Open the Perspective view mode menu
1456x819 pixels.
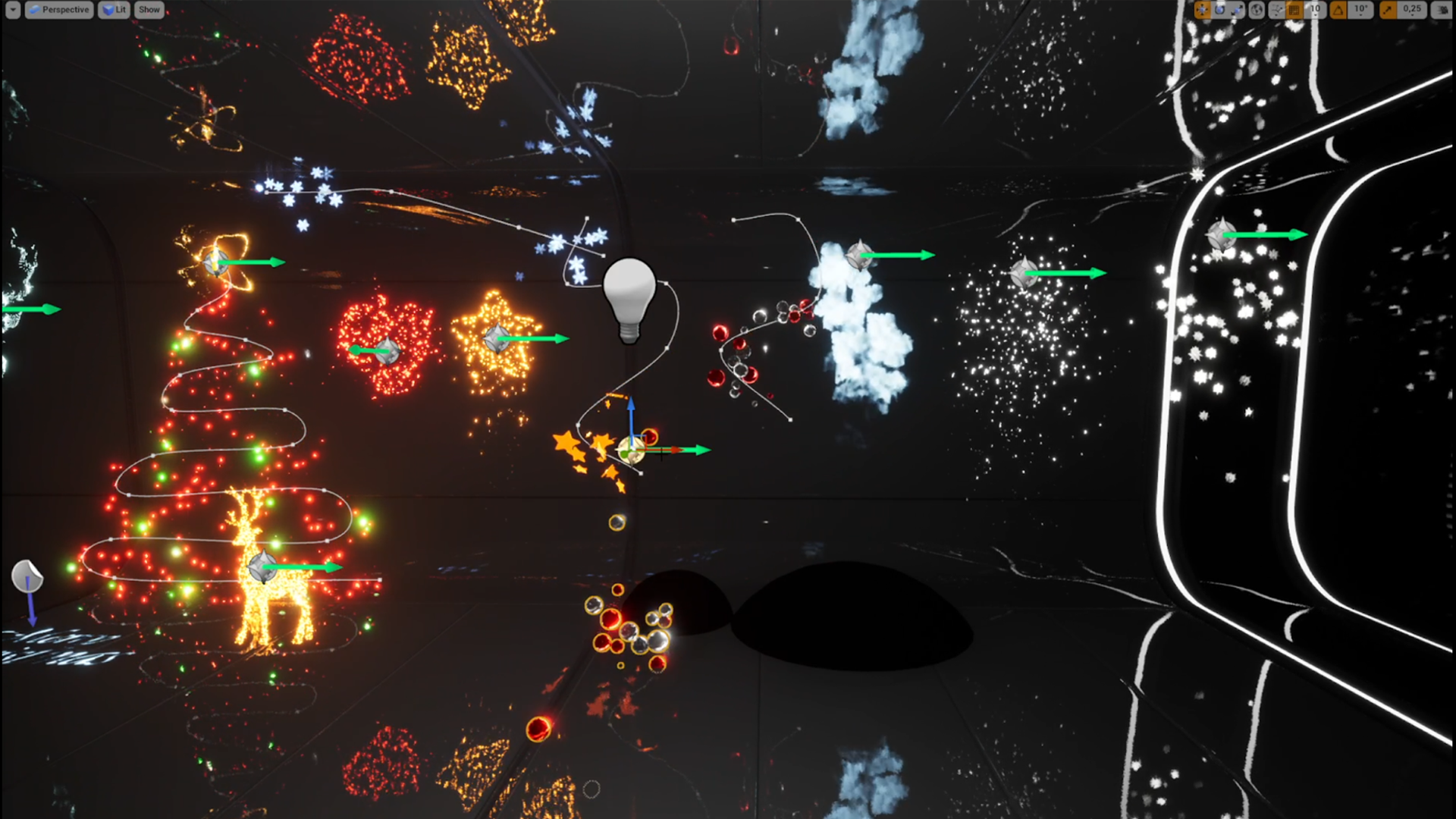click(59, 10)
